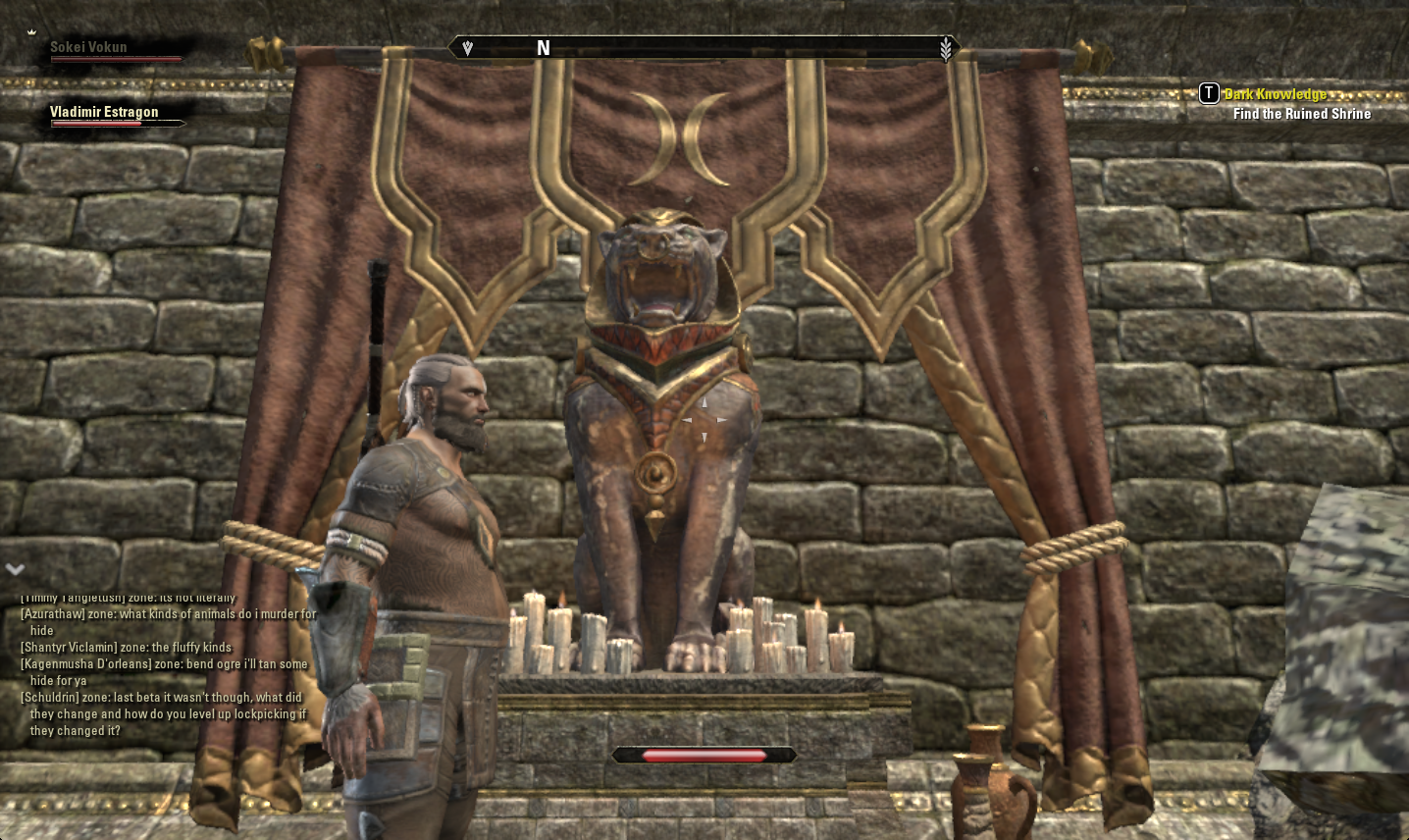Select group member Sokei Vokun's frame
This screenshot has width=1409, height=840.
point(88,47)
